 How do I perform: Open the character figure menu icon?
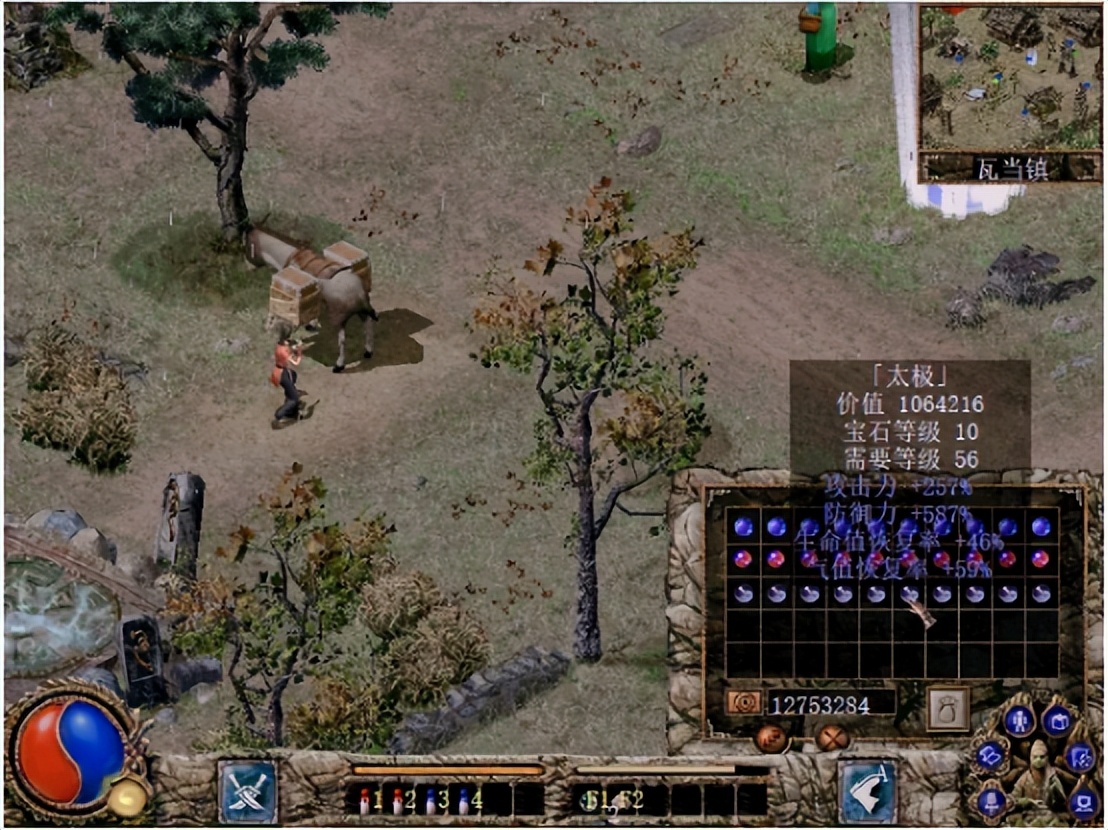click(1018, 719)
